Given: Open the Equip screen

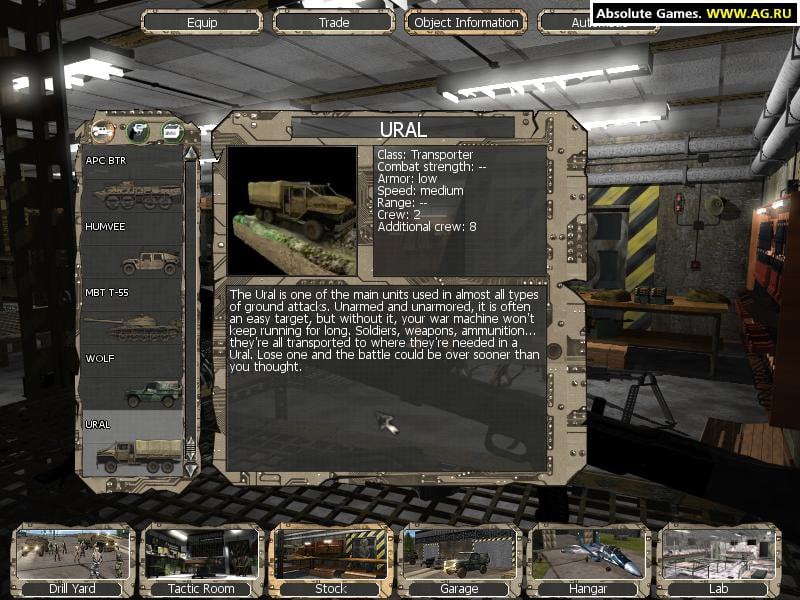Looking at the screenshot, I should point(202,22).
